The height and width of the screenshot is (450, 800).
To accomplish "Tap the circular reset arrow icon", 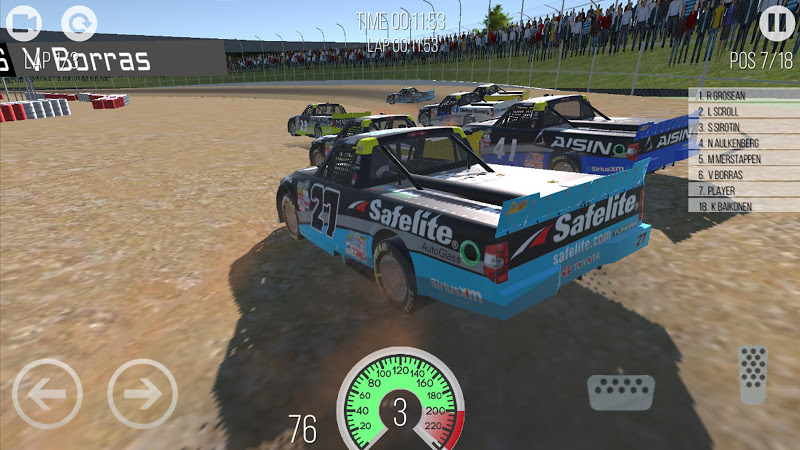I will (x=79, y=22).
